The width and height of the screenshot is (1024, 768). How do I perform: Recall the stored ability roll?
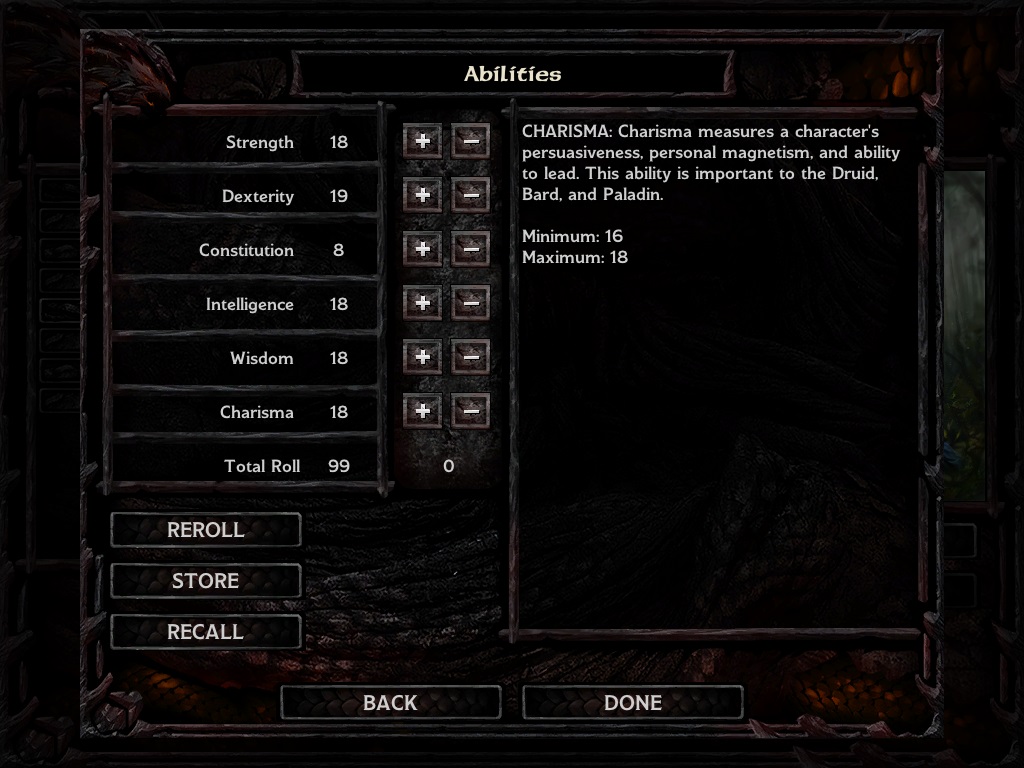pyautogui.click(x=205, y=632)
